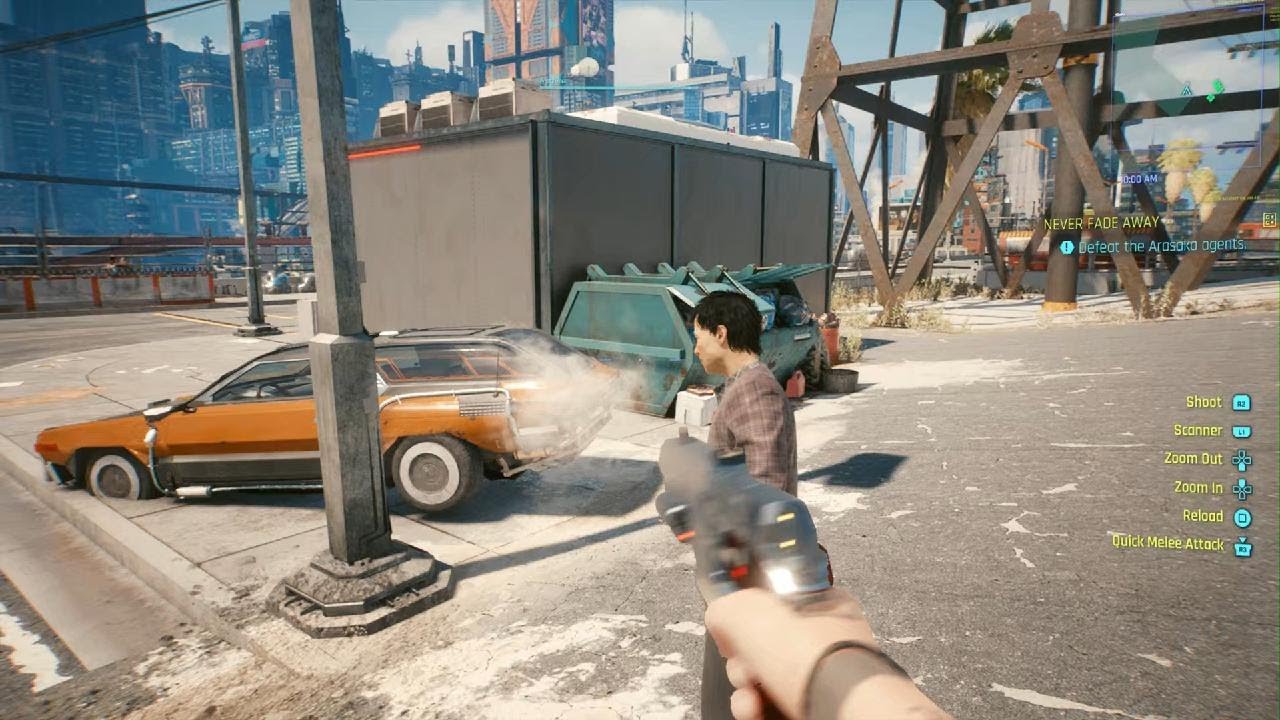The width and height of the screenshot is (1280, 720).
Task: Click the Shoot label text
Action: coord(1204,402)
